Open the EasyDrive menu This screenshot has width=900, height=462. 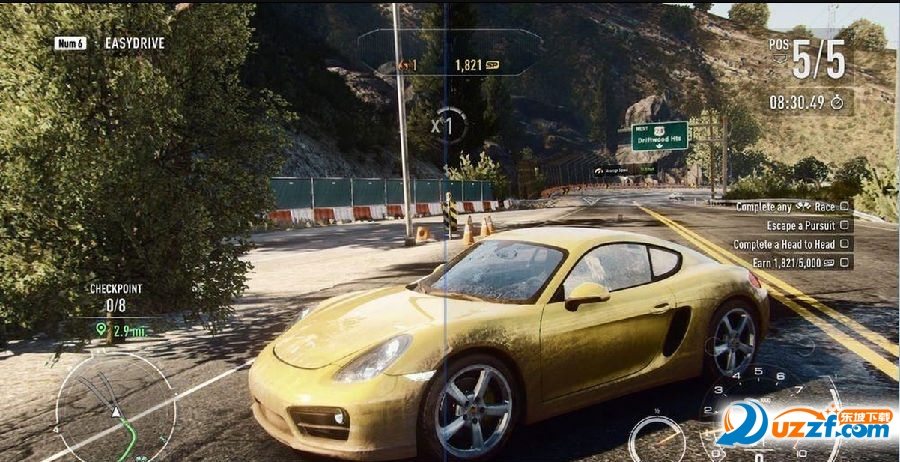click(x=110, y=43)
